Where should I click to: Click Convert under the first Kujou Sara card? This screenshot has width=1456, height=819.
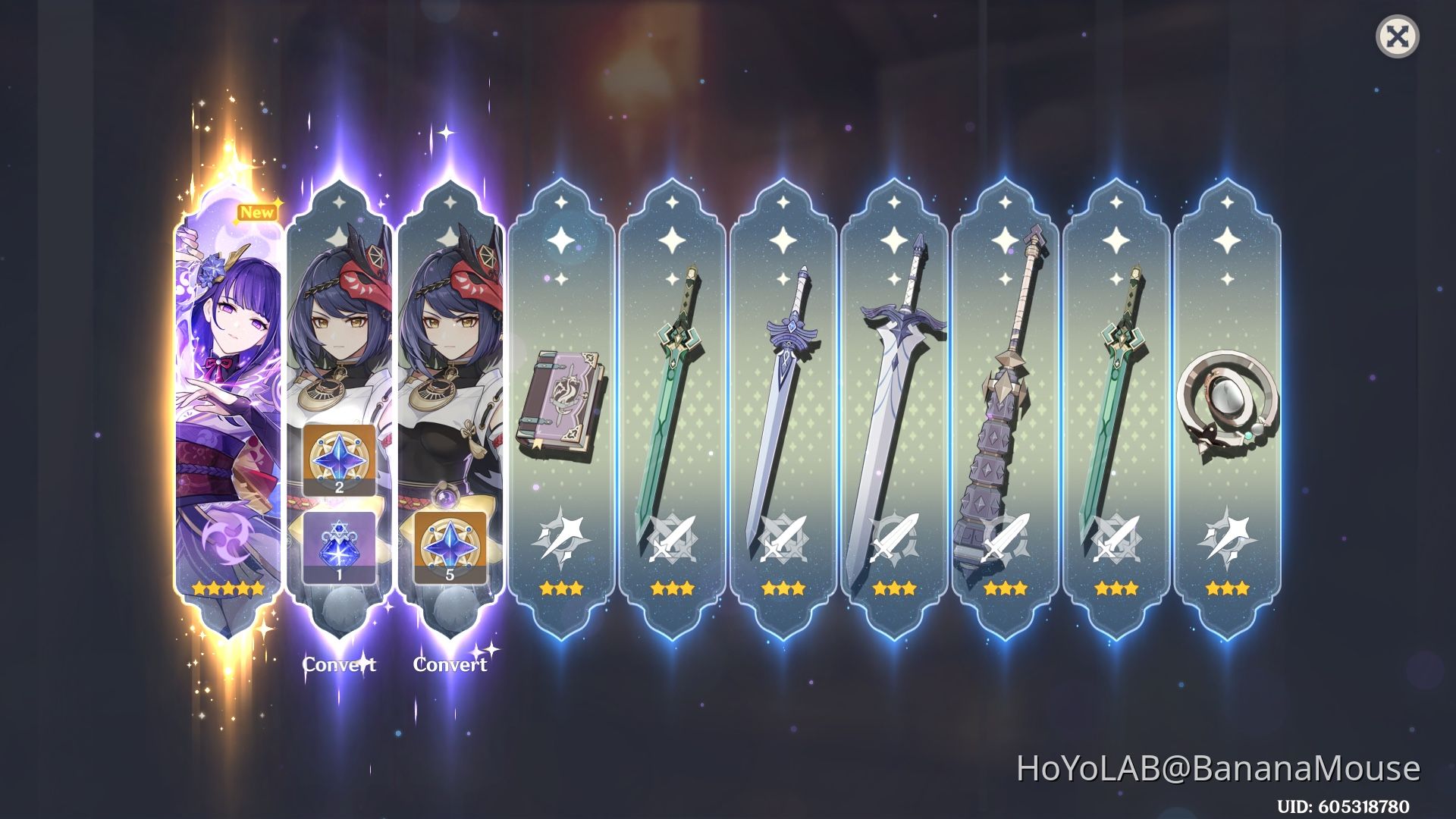click(339, 665)
